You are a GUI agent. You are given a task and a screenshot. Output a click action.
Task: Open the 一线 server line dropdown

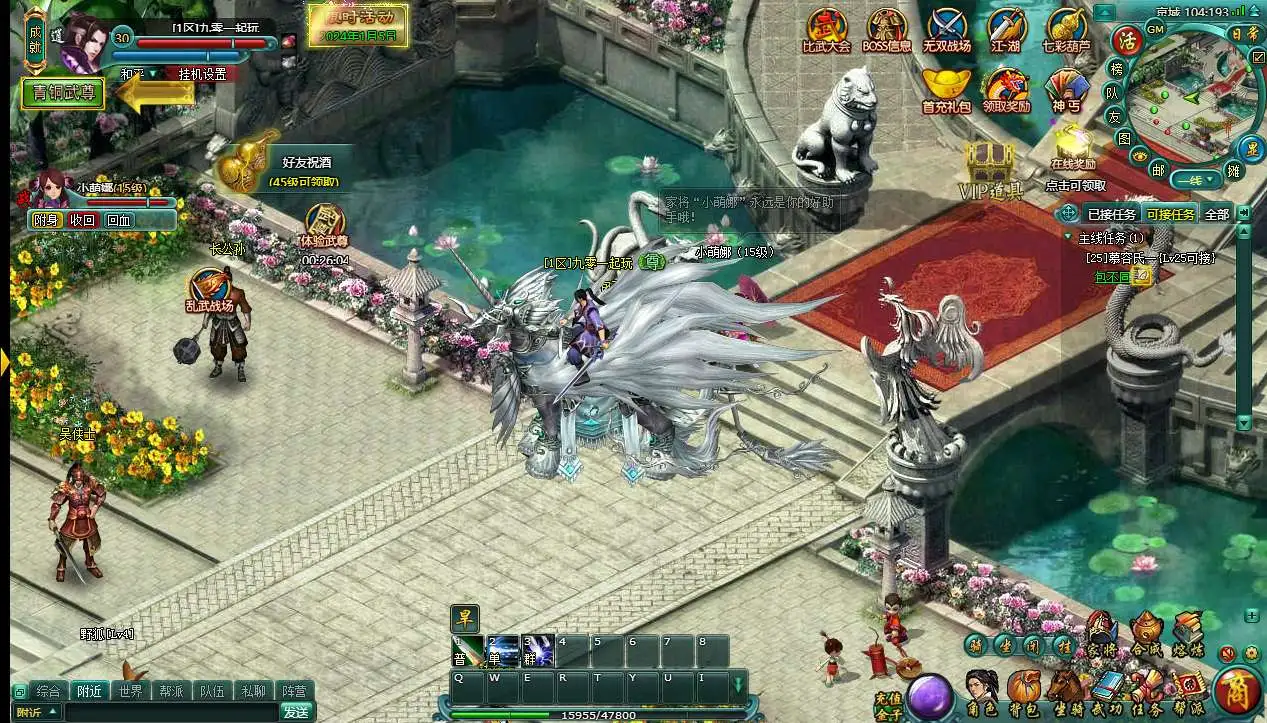click(1196, 181)
